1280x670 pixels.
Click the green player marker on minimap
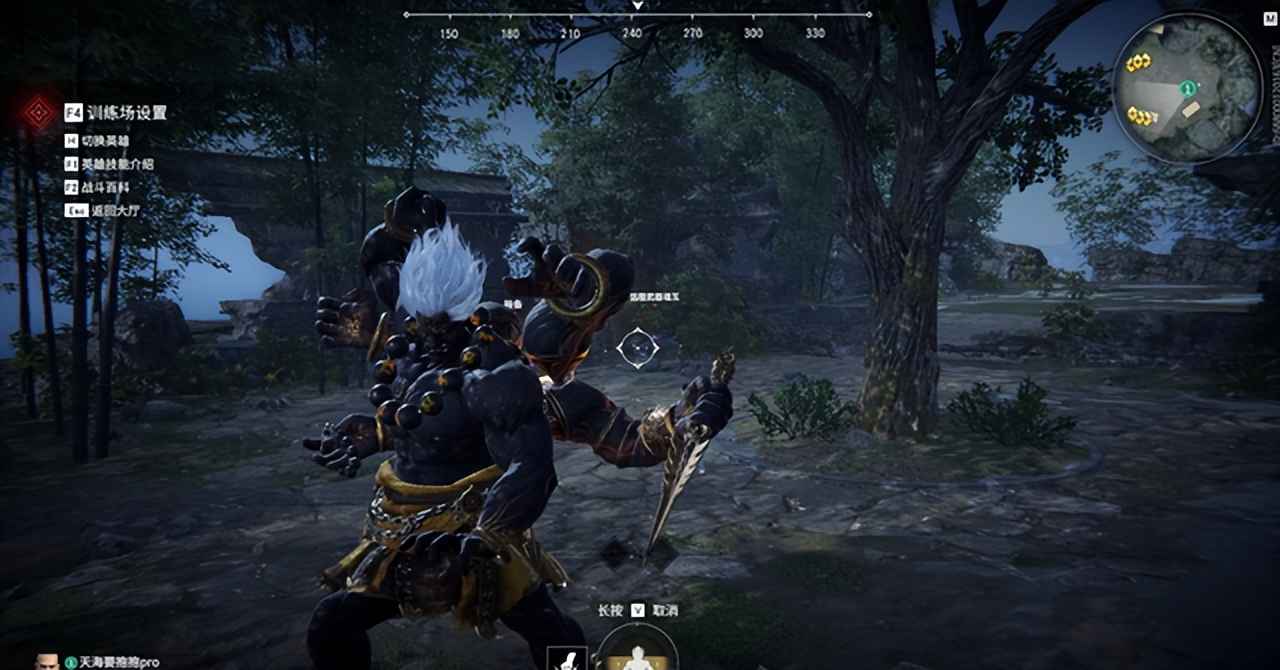(x=1187, y=89)
